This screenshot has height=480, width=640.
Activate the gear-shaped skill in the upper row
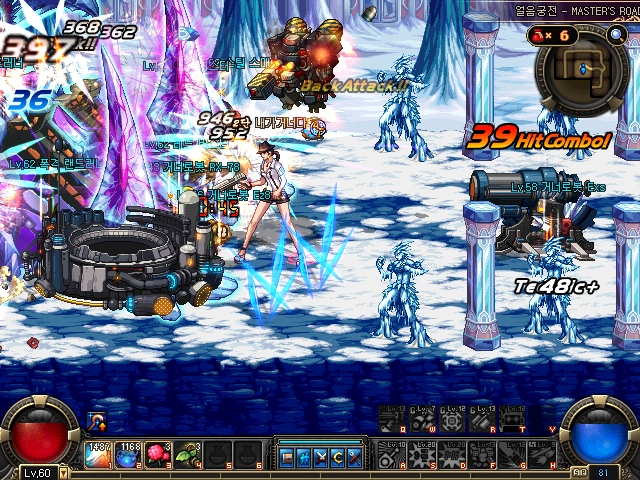pyautogui.click(x=452, y=420)
